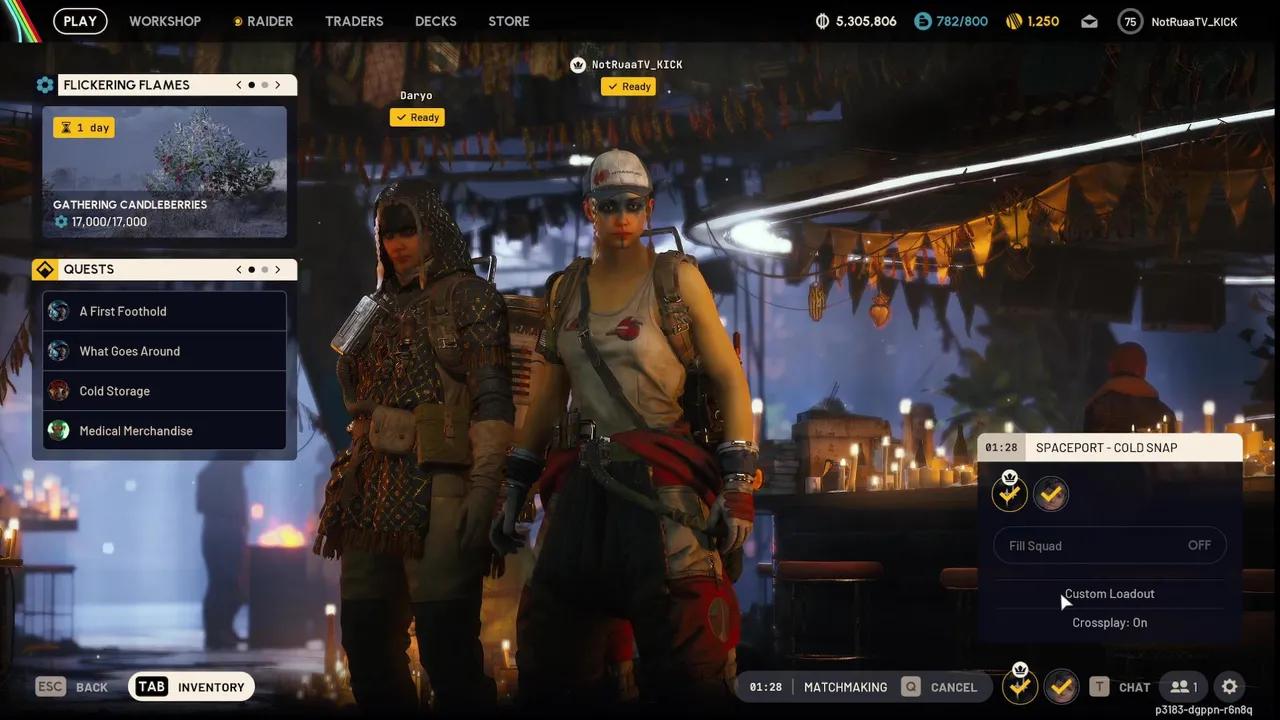This screenshot has width=1280, height=720.
Task: Click the diamond icon on the Quests header
Action: [x=44, y=268]
